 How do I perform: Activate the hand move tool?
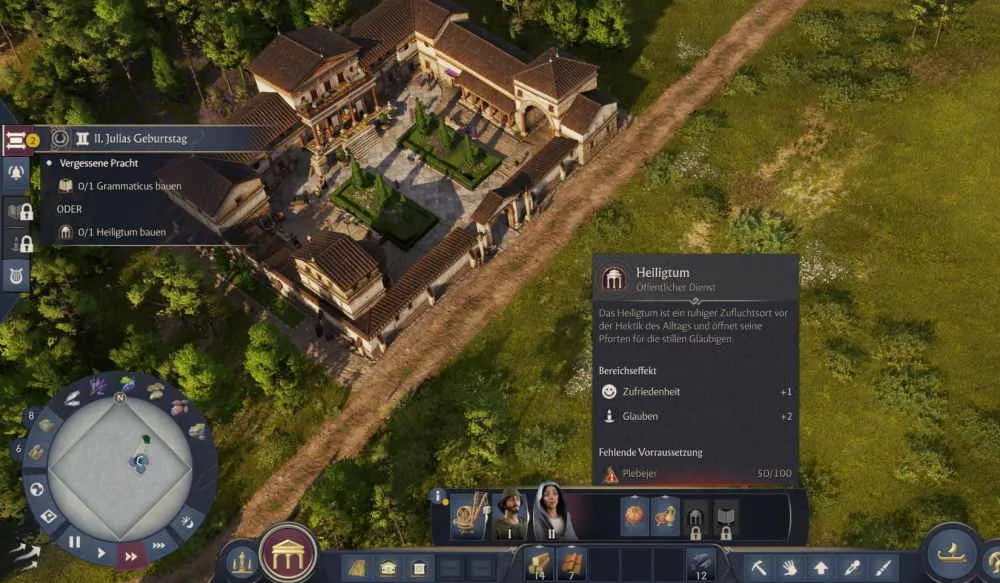pos(791,568)
